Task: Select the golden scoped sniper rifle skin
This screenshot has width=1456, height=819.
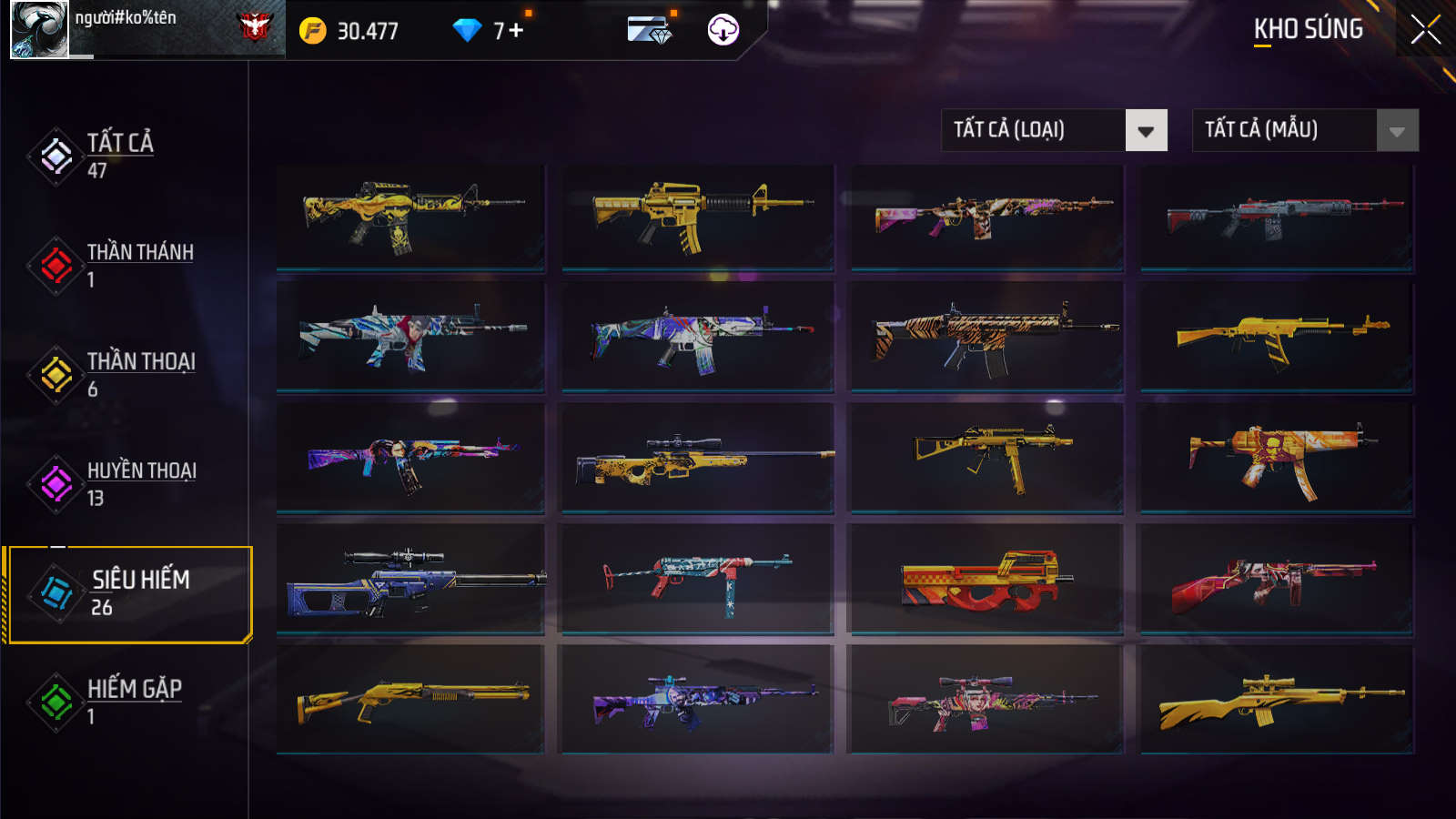Action: click(x=697, y=458)
